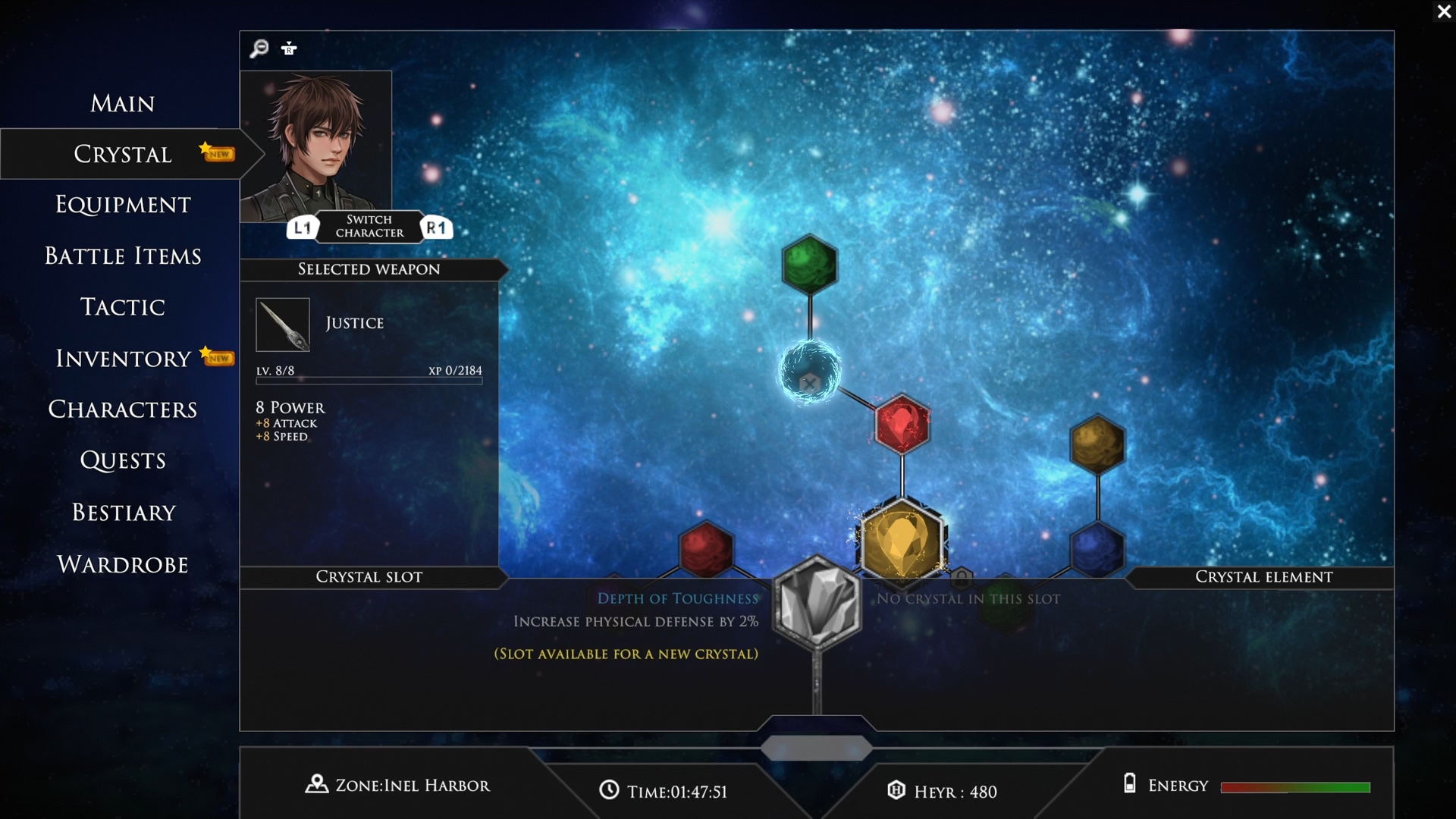The image size is (1456, 819).
Task: Select the golden Depth of Toughness crystal
Action: click(x=904, y=538)
